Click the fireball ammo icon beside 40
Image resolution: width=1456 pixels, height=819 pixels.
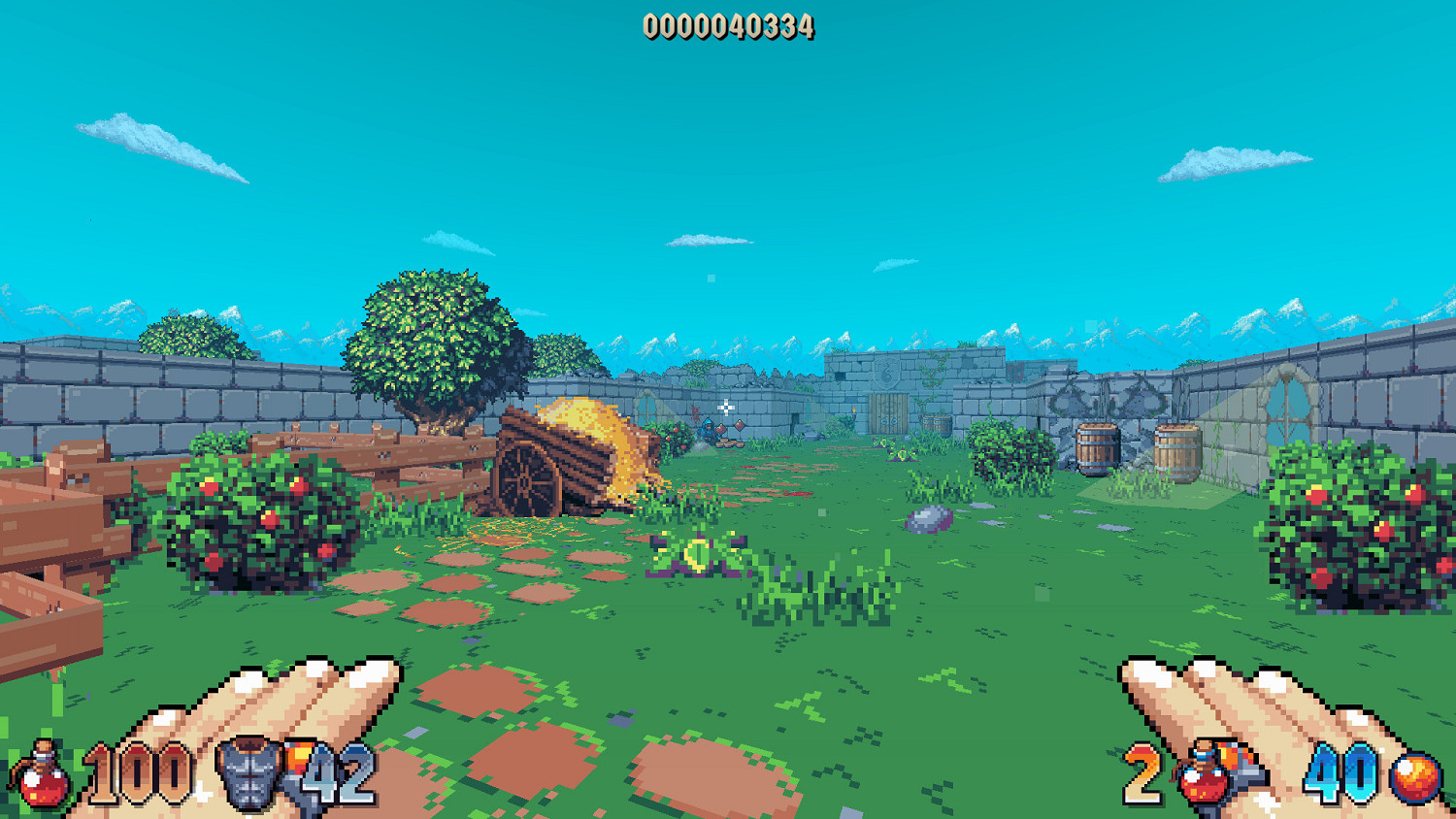tap(1417, 776)
